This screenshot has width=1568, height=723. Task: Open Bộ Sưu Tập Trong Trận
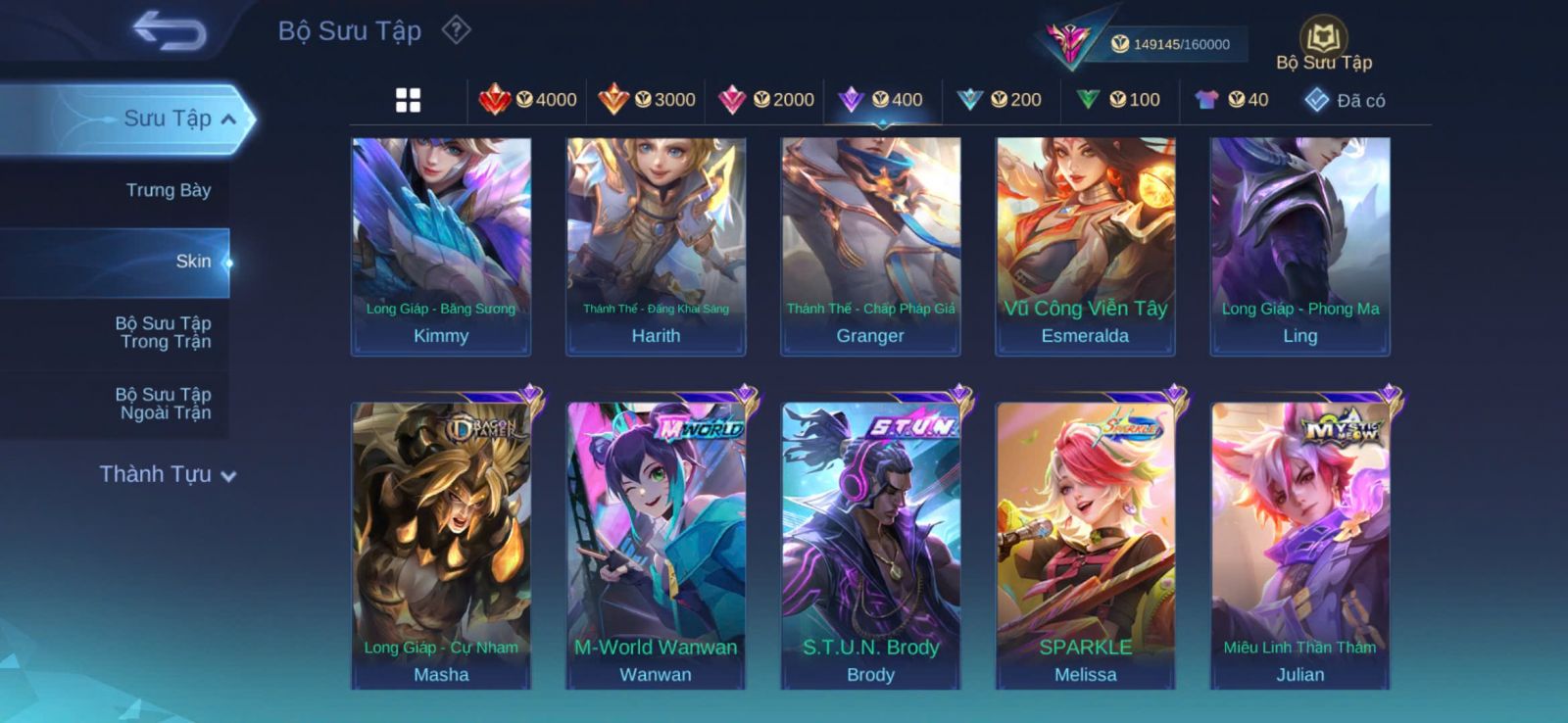pyautogui.click(x=164, y=332)
